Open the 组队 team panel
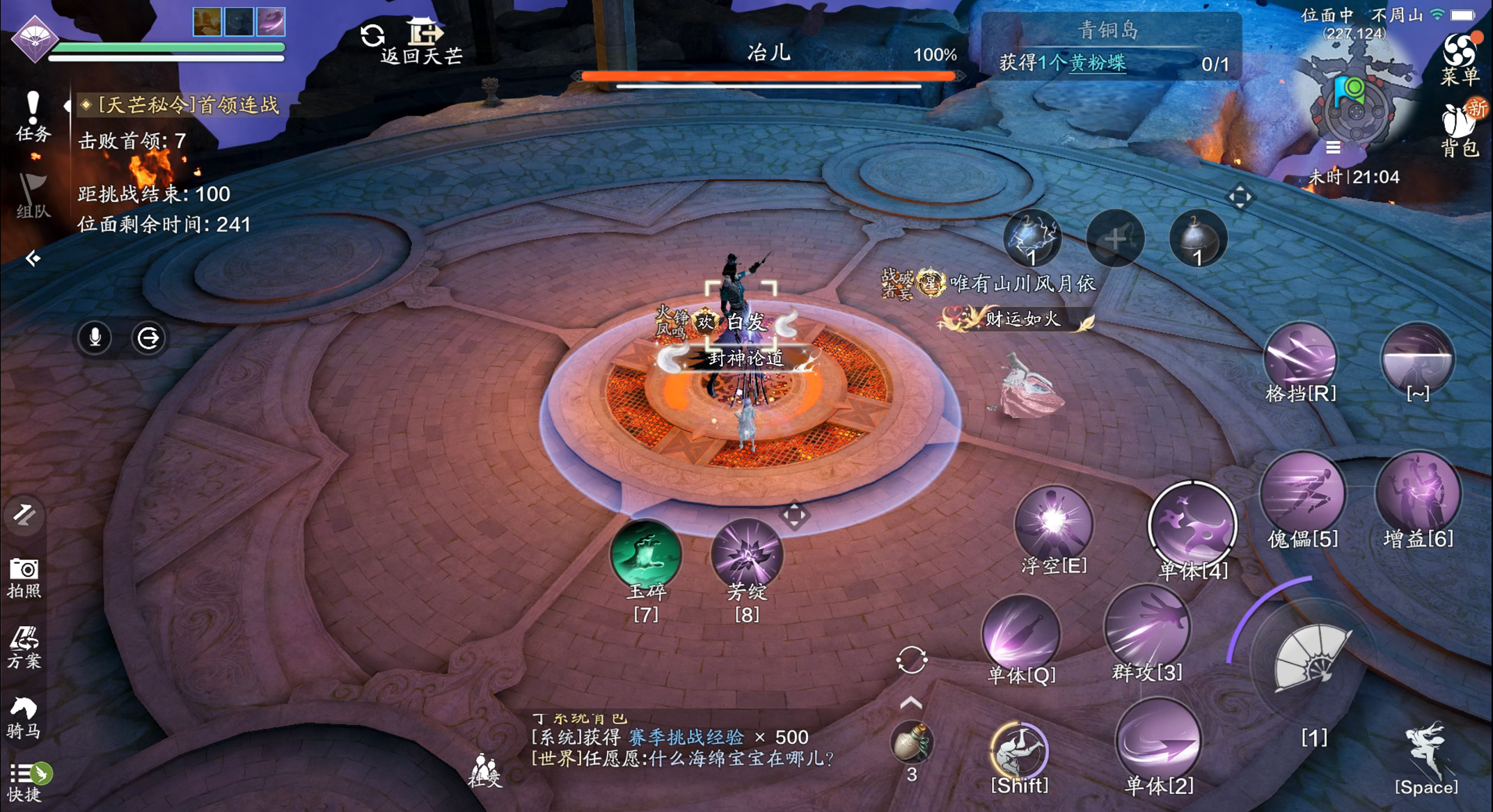 point(32,196)
